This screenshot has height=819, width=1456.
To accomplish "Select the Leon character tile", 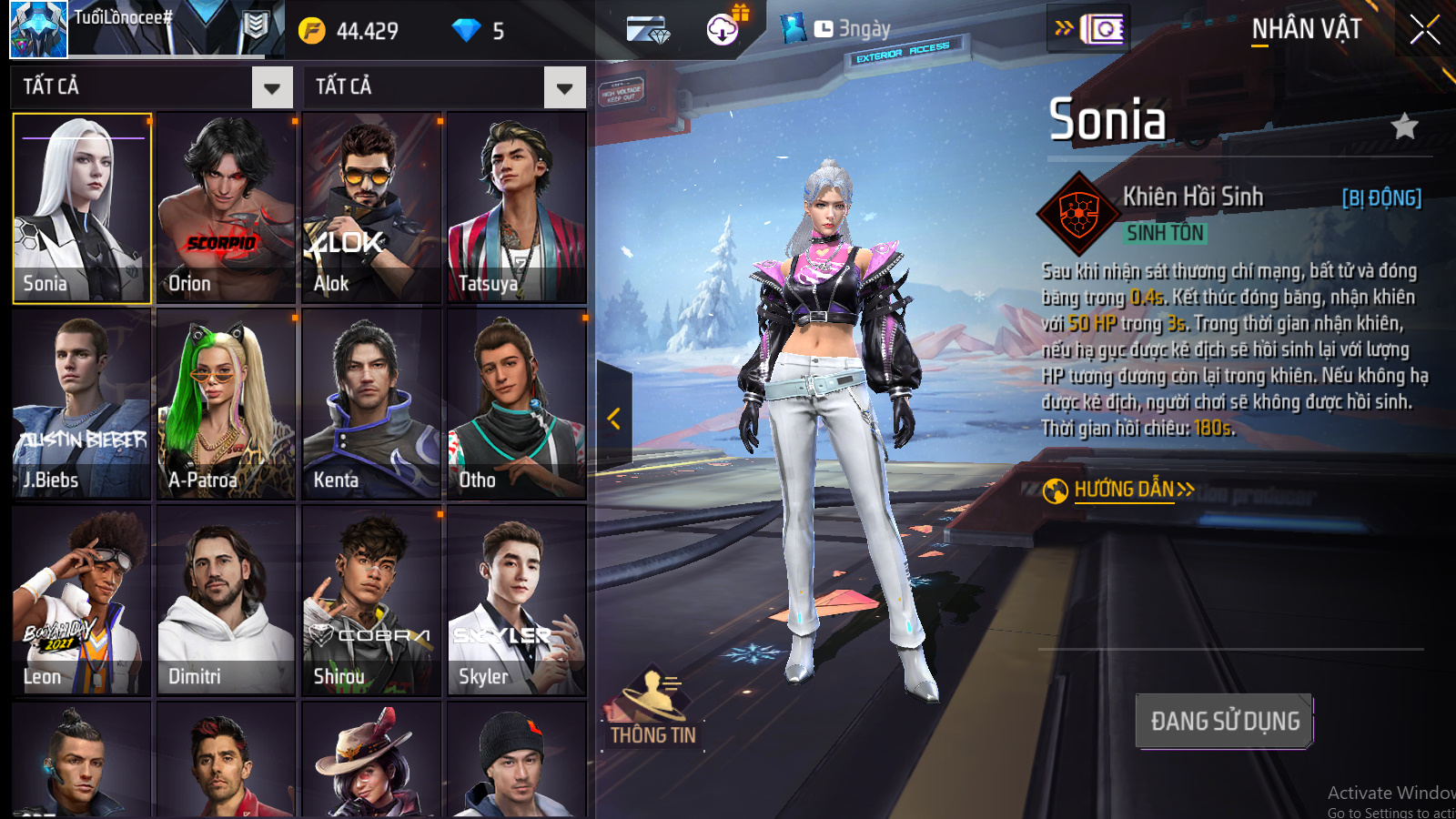I will pyautogui.click(x=82, y=601).
